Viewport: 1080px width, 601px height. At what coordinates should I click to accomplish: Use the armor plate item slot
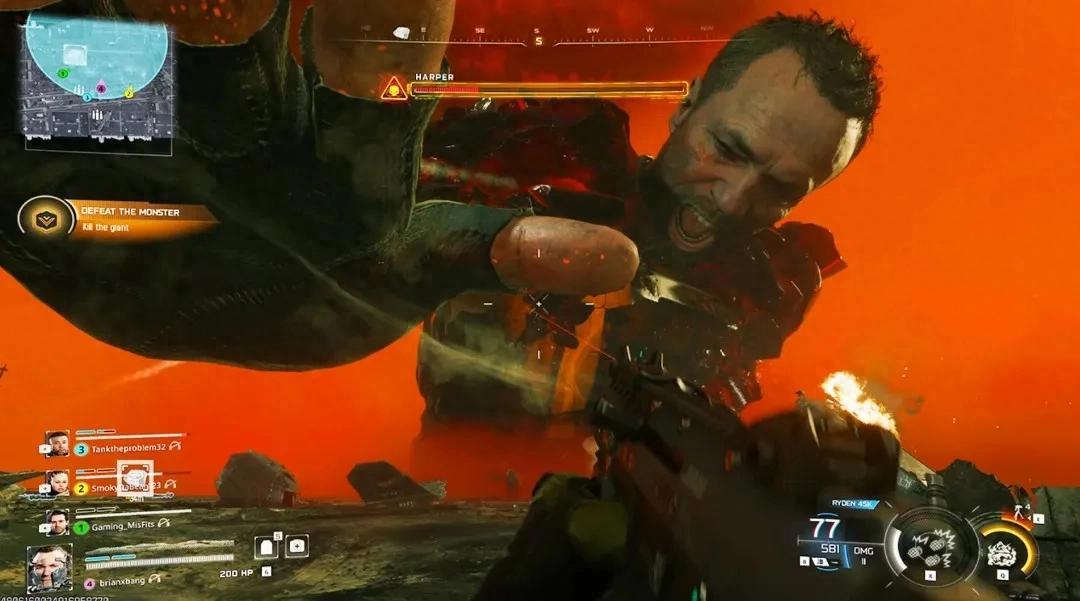266,546
